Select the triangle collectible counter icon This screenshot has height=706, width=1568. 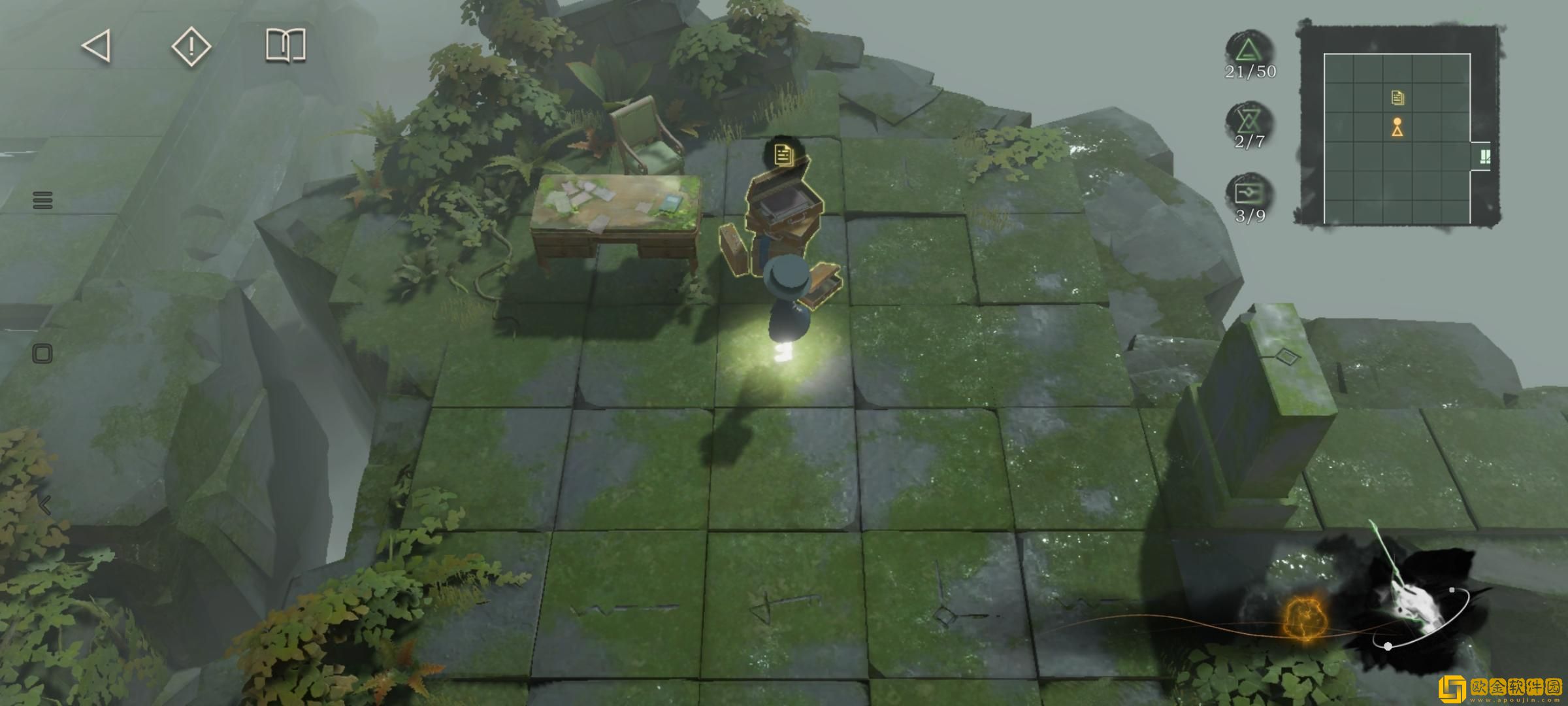pyautogui.click(x=1249, y=50)
